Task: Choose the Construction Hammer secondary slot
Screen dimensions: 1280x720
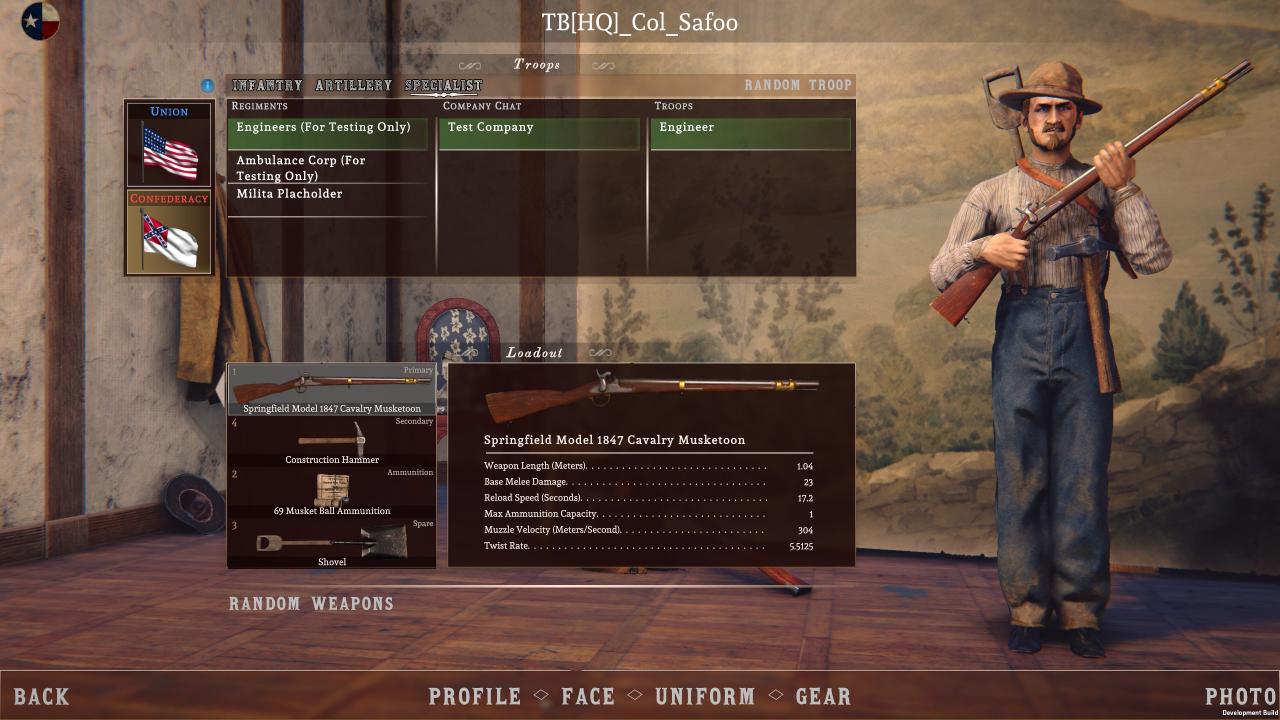Action: coord(332,441)
